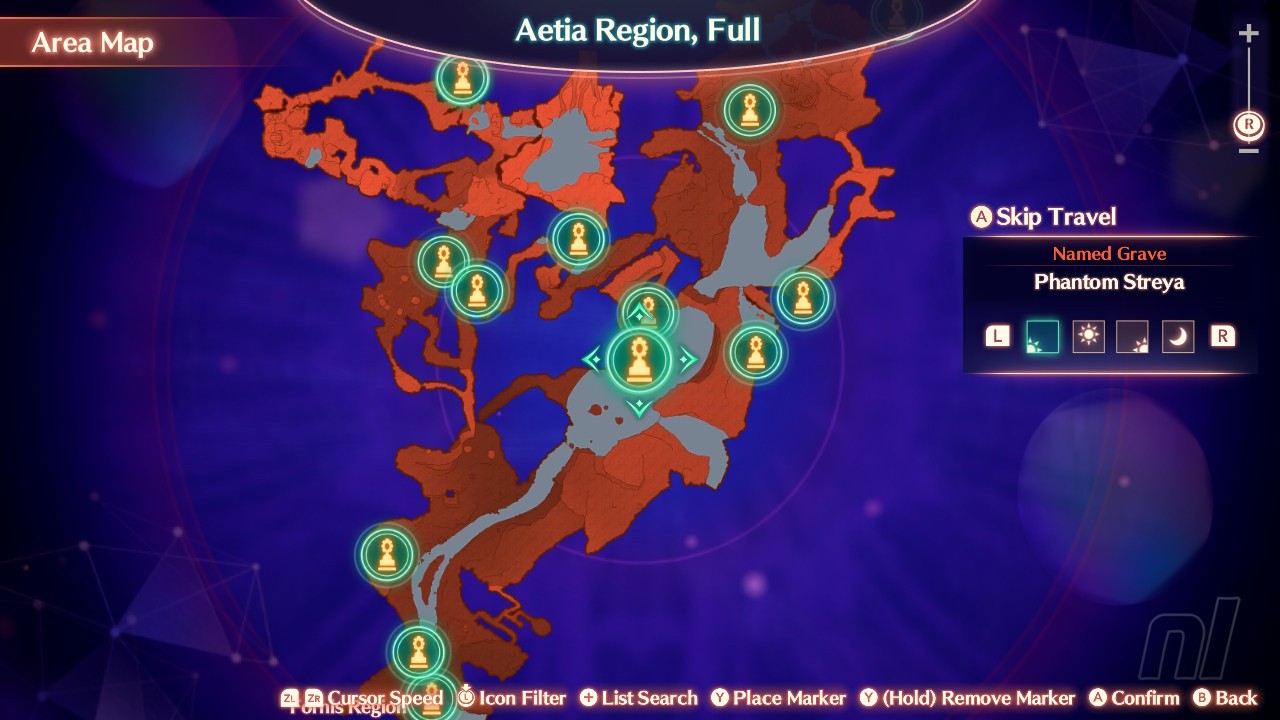This screenshot has height=720, width=1280.
Task: Adjust the vertical zoom slider on the right edge
Action: point(1247,90)
